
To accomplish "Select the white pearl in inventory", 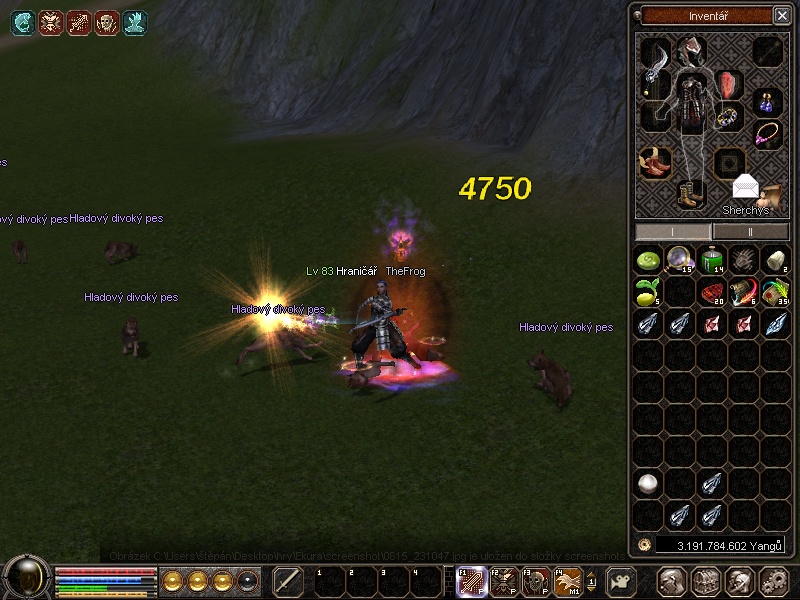I will (x=648, y=484).
